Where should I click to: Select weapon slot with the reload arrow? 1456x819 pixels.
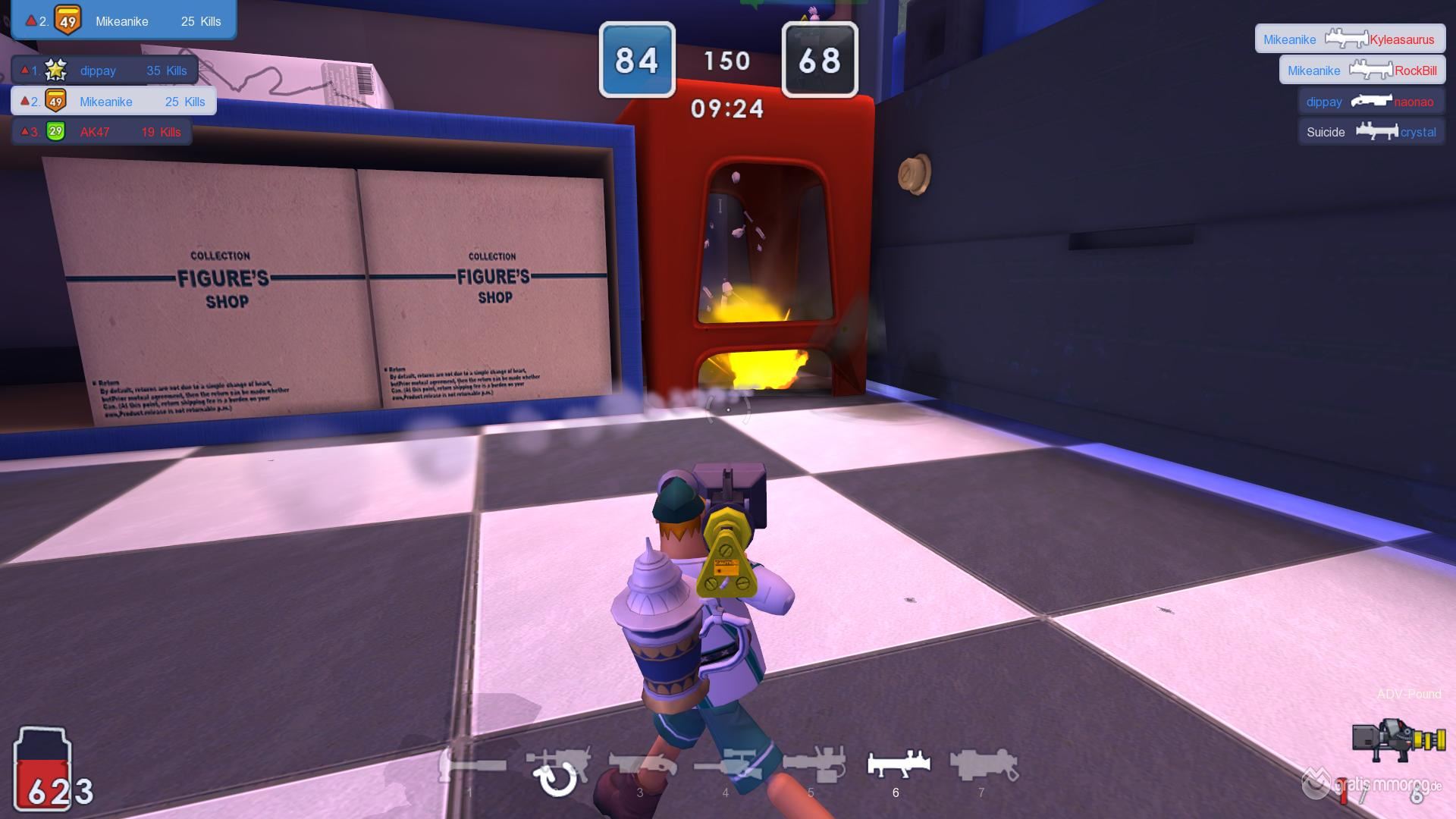(557, 767)
